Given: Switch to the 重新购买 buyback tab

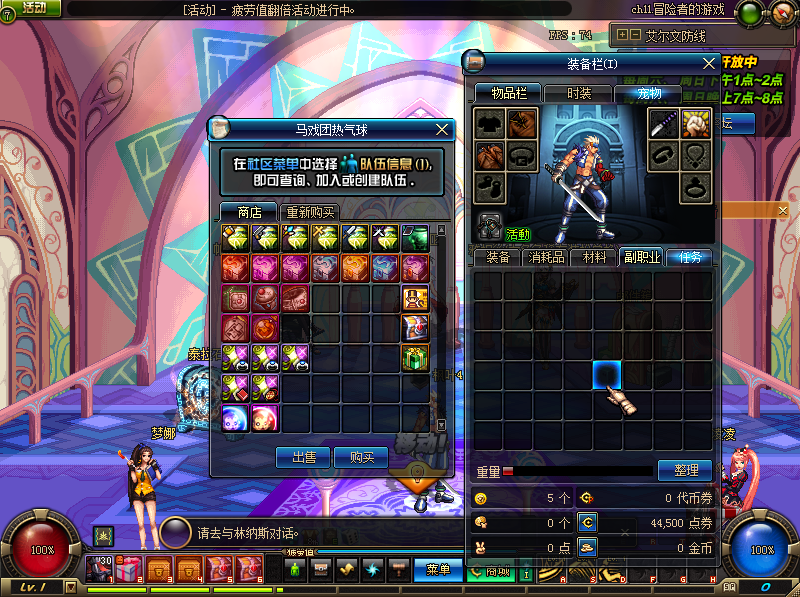Looking at the screenshot, I should 310,212.
